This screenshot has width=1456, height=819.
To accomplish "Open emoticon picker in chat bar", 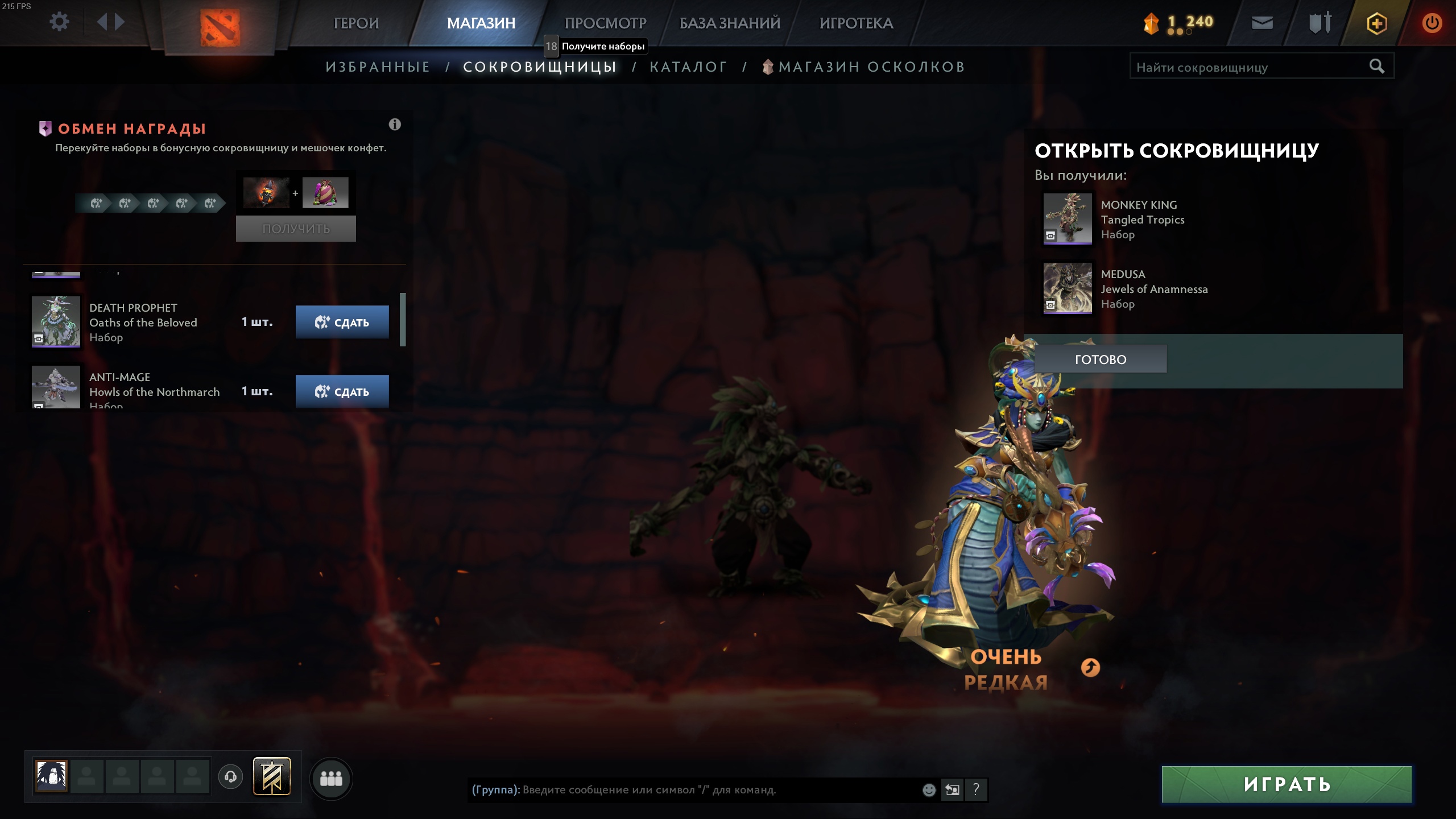I will (929, 790).
